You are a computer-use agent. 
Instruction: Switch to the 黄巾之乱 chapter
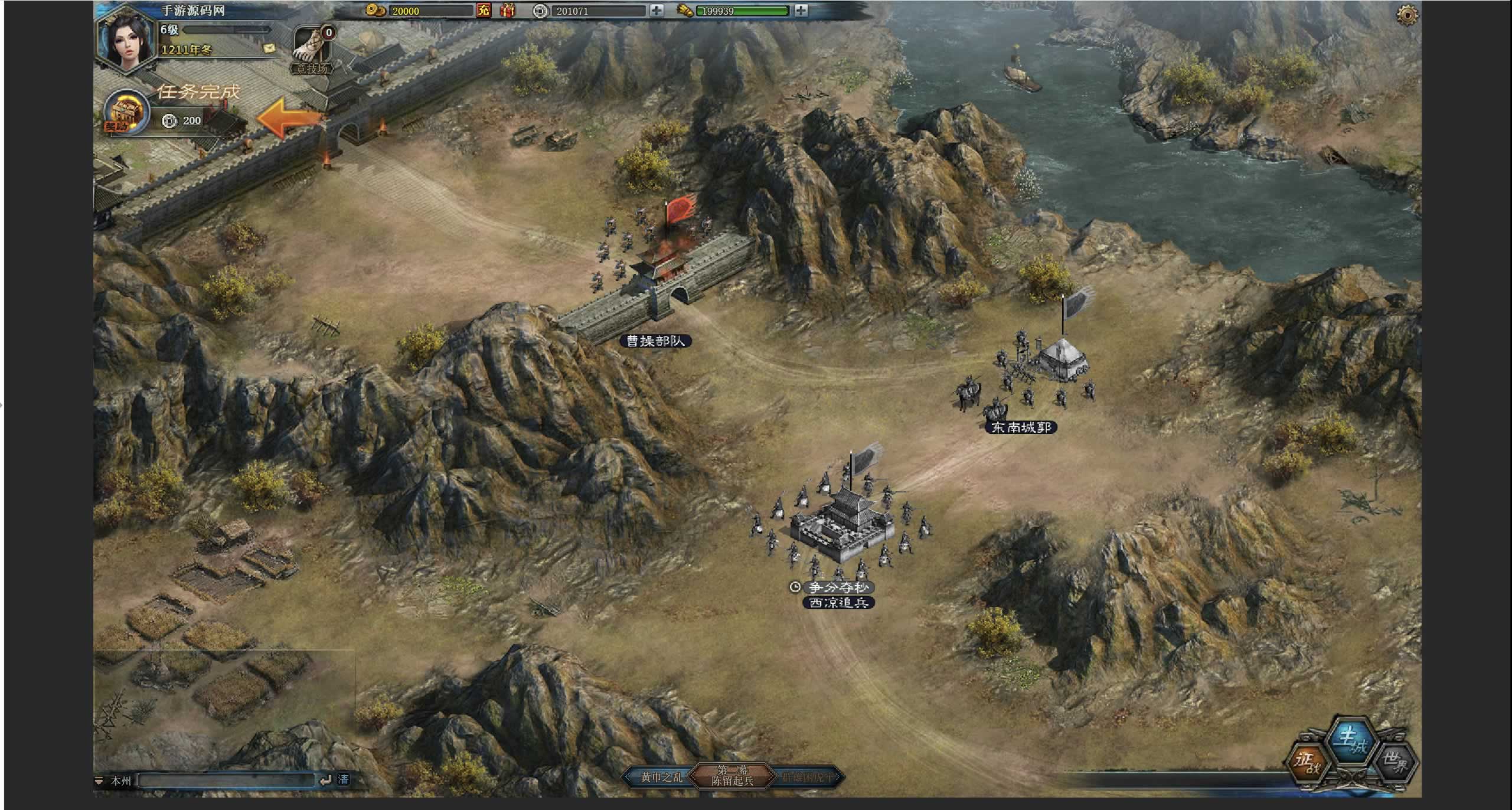click(661, 778)
